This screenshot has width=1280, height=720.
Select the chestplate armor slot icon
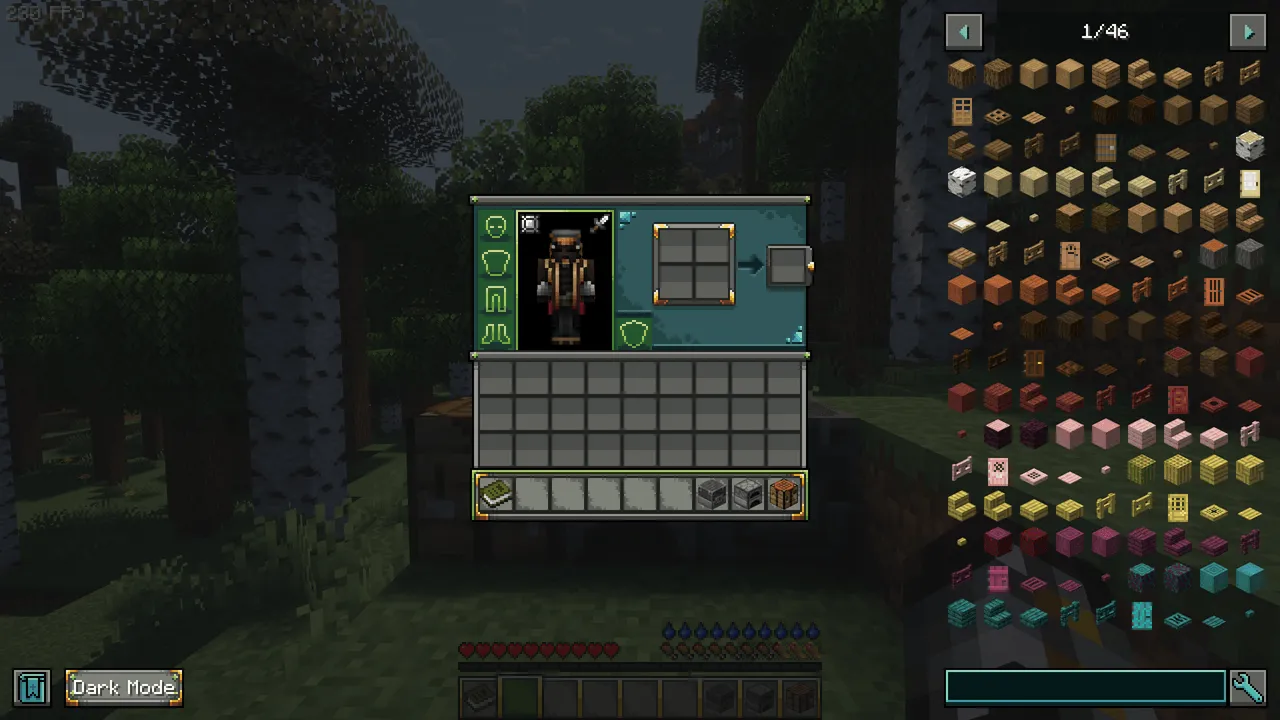(x=495, y=260)
